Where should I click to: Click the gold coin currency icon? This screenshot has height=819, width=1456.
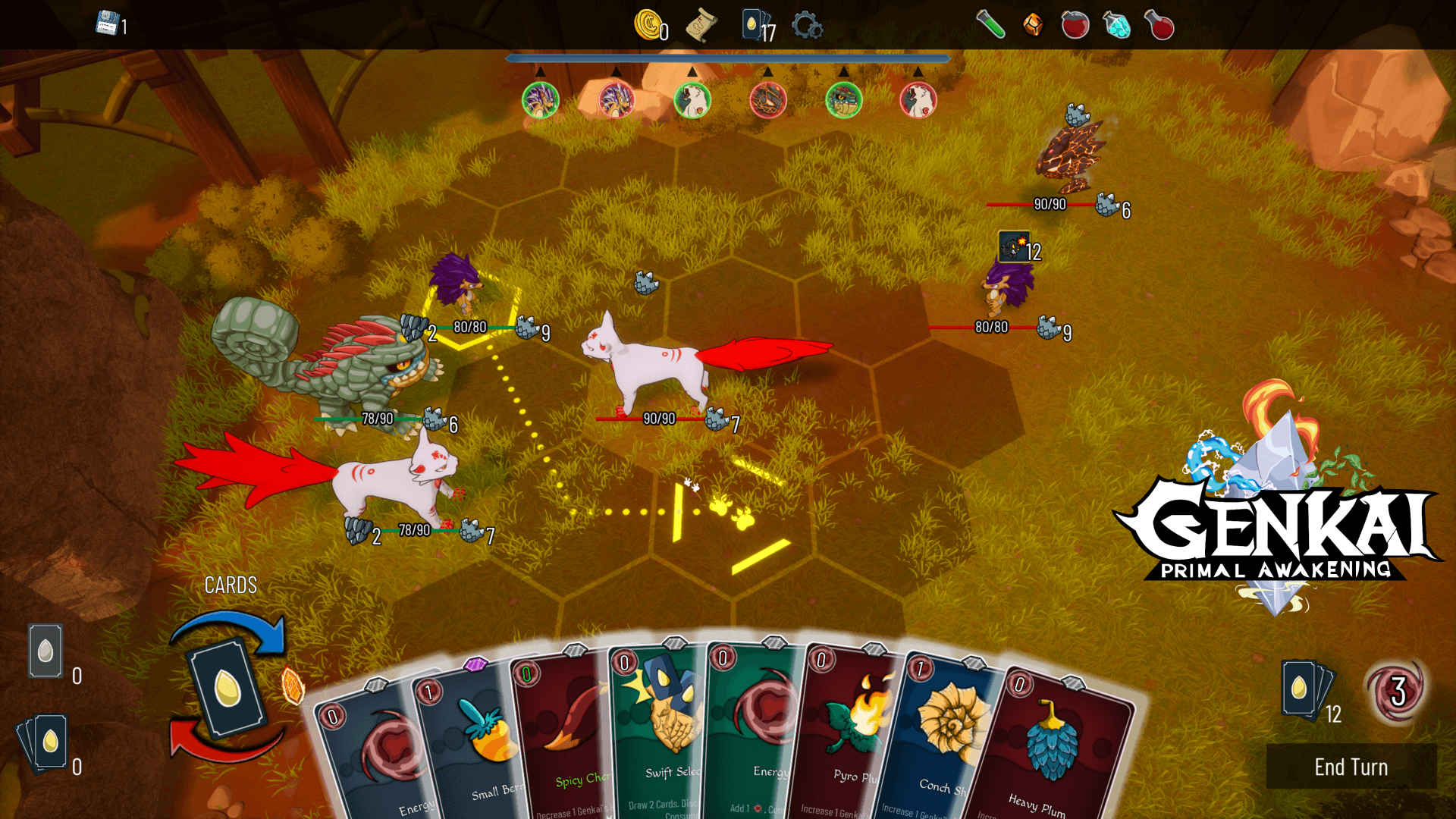click(x=648, y=25)
